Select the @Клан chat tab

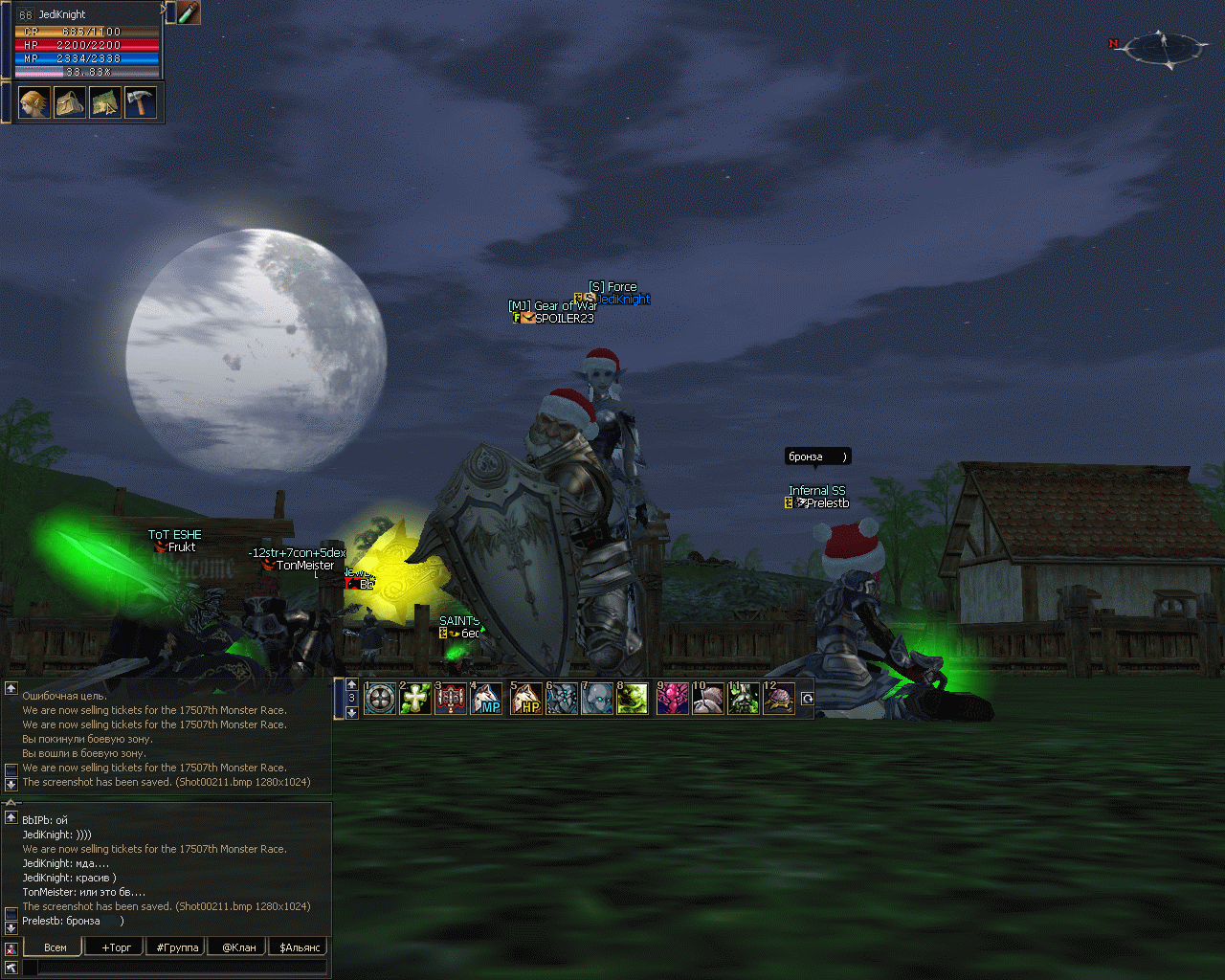(238, 947)
